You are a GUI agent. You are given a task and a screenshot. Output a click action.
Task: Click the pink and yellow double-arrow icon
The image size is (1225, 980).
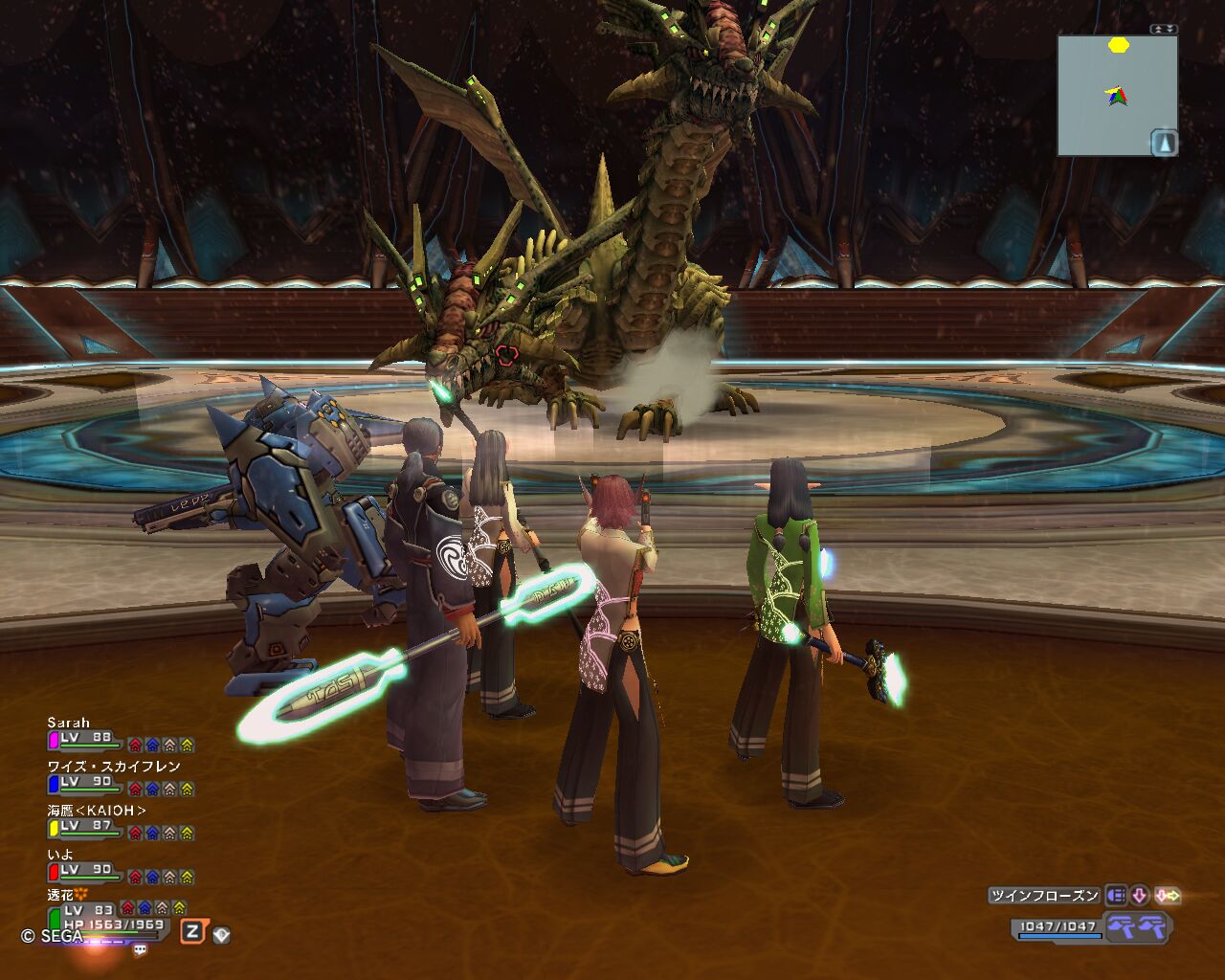[x=1168, y=896]
